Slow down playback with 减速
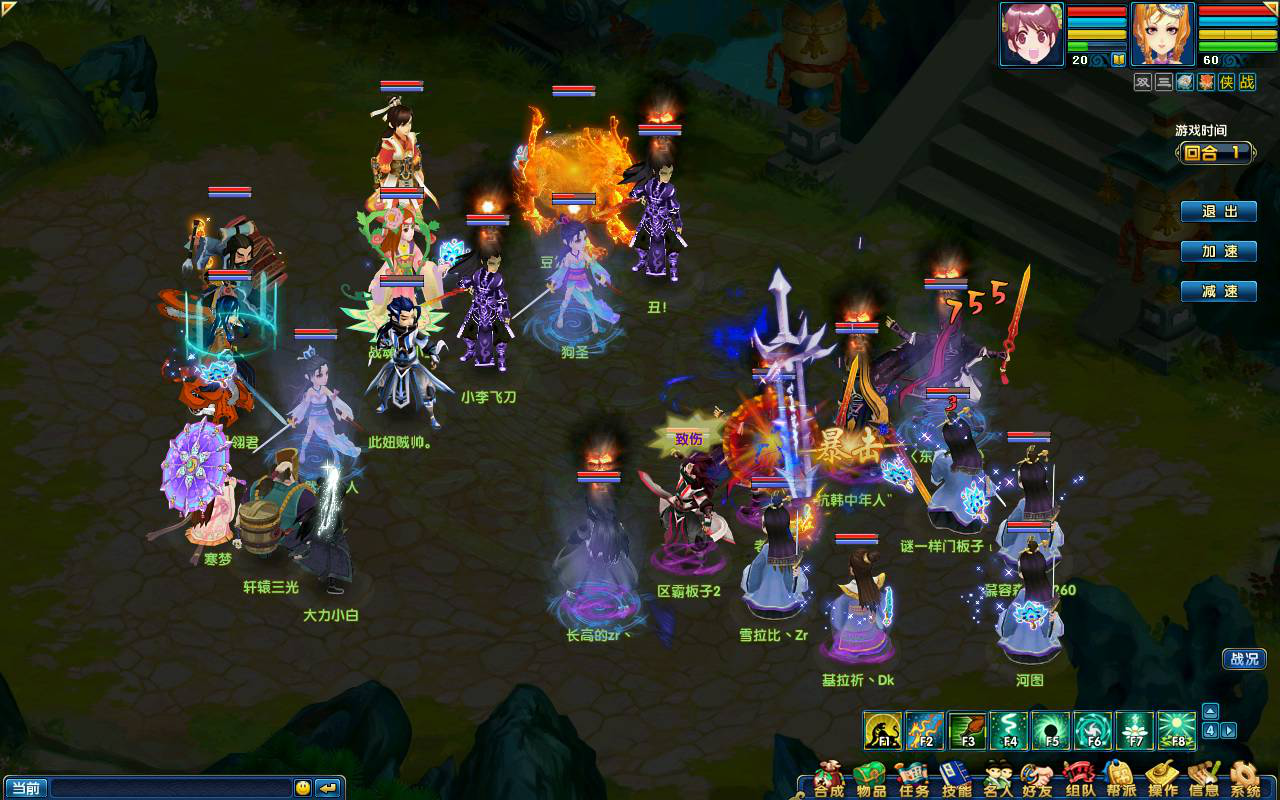 click(1218, 291)
